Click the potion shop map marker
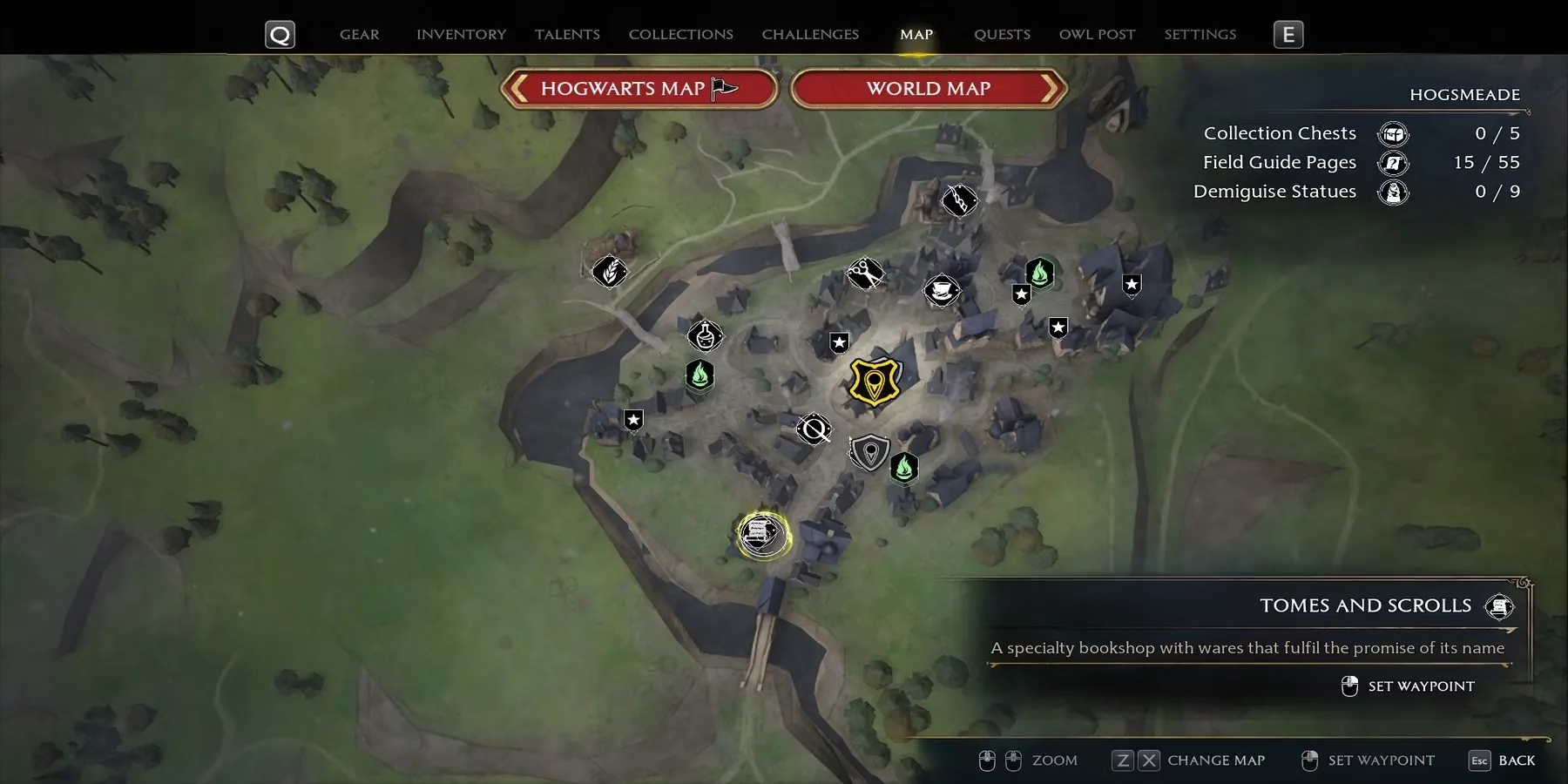 coord(705,335)
